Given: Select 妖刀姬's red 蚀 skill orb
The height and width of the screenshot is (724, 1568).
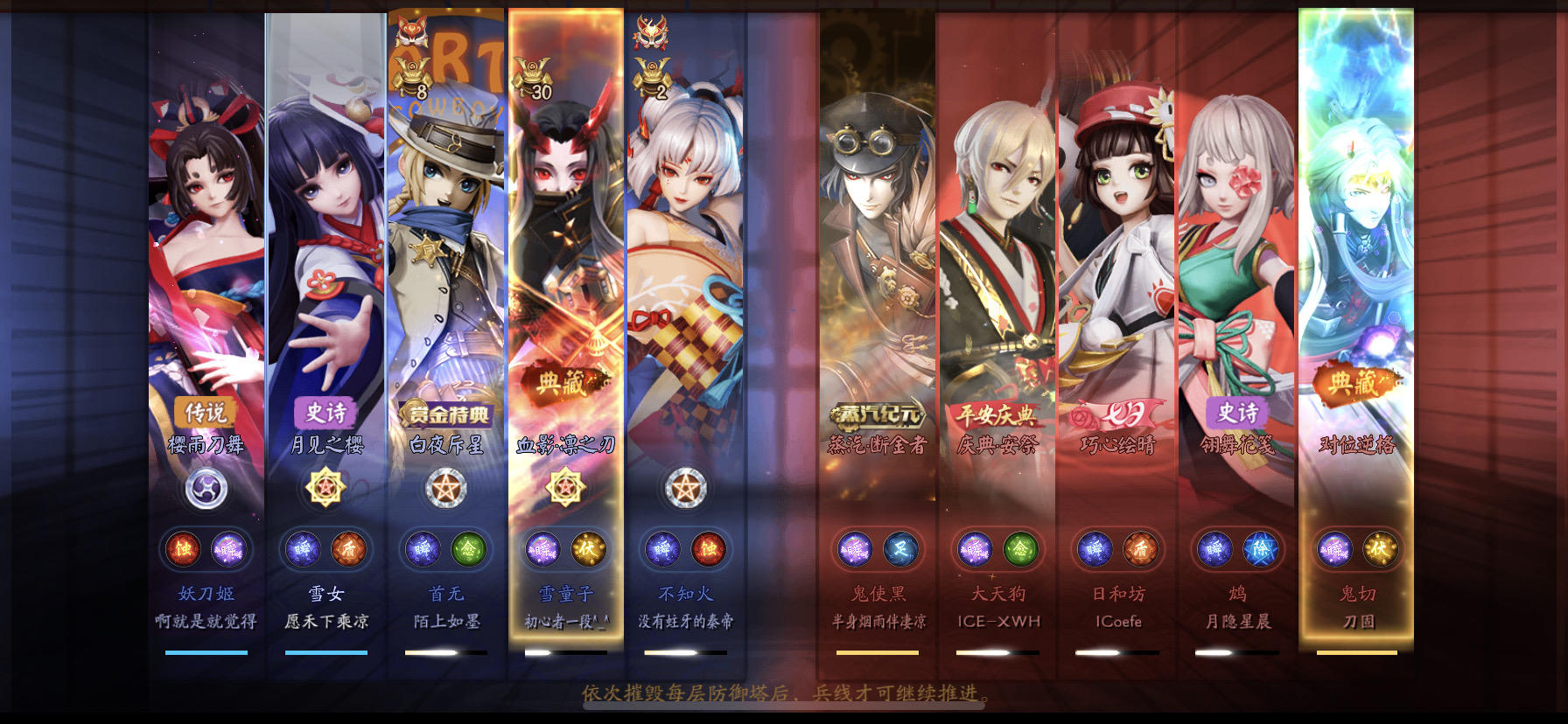Looking at the screenshot, I should click(181, 548).
